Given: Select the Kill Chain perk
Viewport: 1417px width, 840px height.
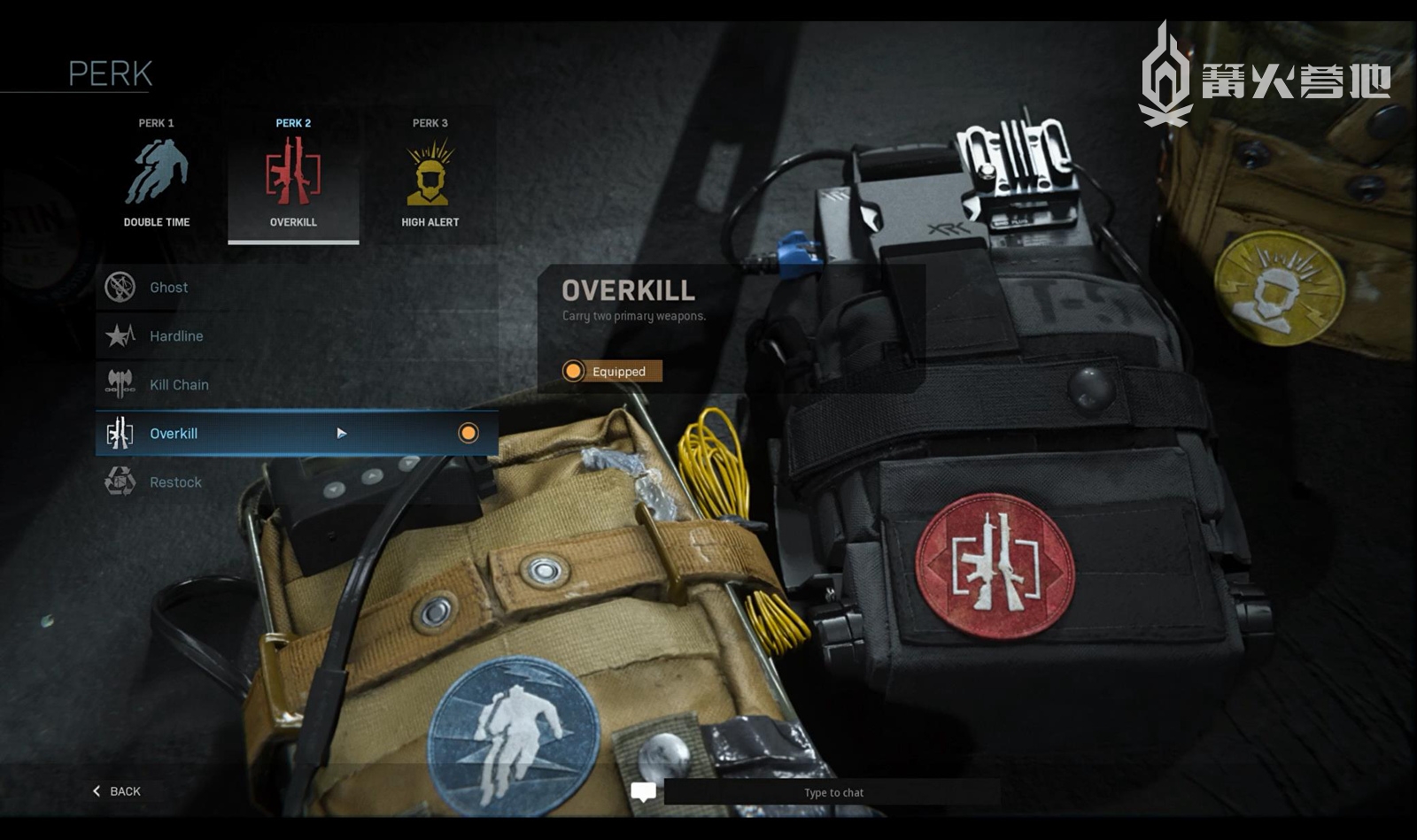Looking at the screenshot, I should click(296, 385).
